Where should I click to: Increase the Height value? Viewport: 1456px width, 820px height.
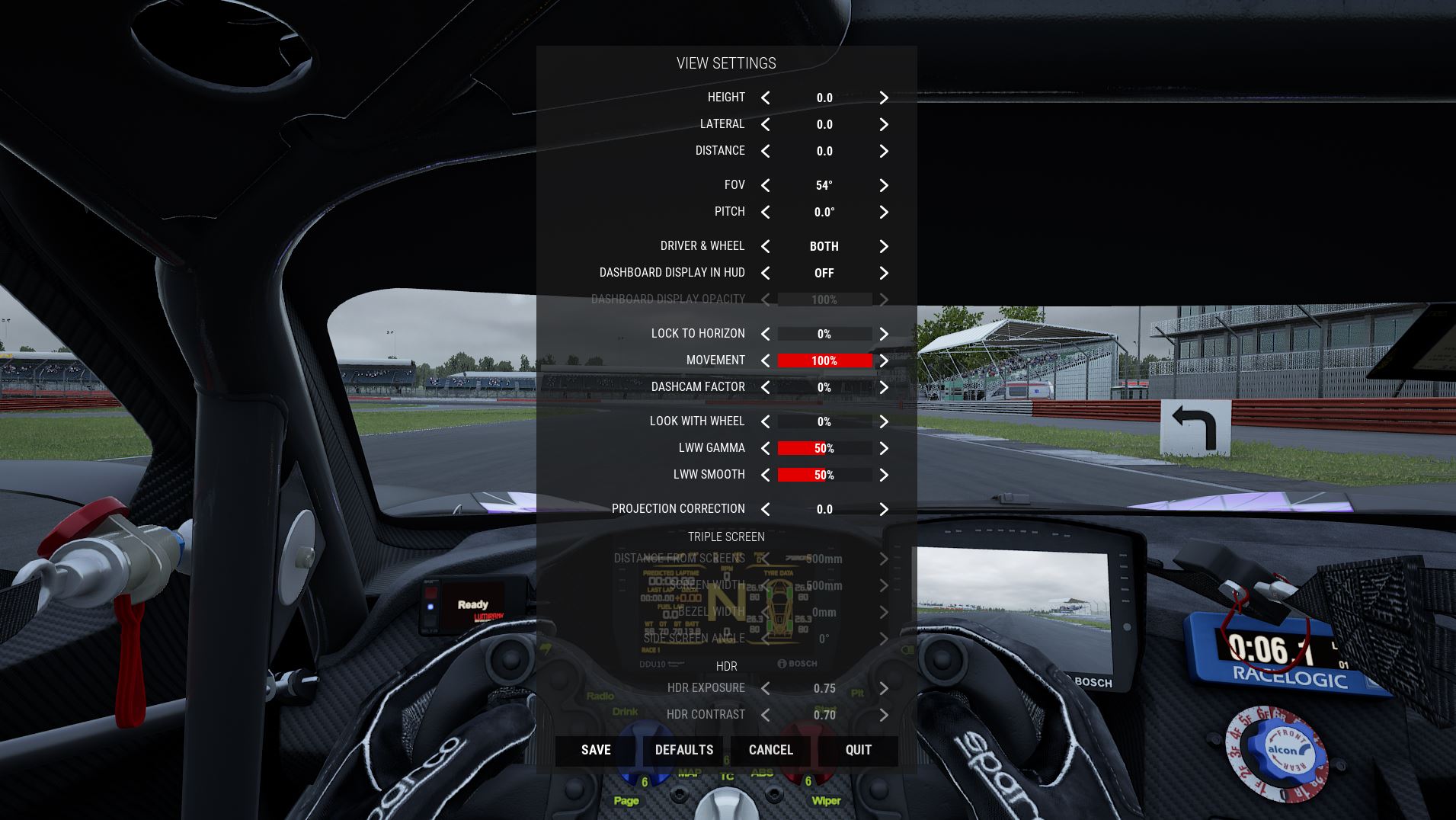point(884,98)
